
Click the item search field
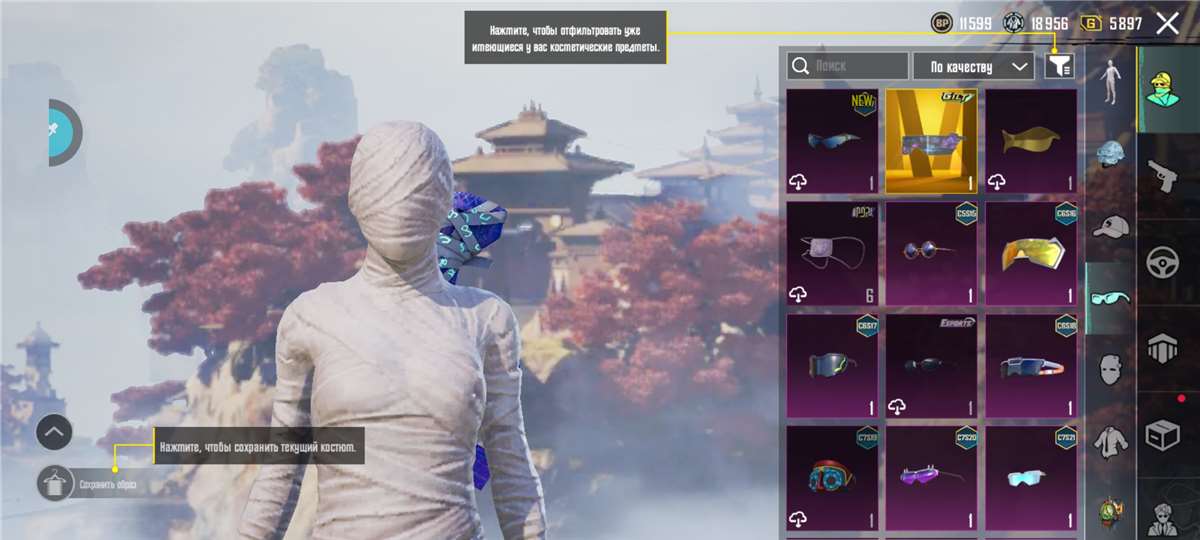point(848,66)
